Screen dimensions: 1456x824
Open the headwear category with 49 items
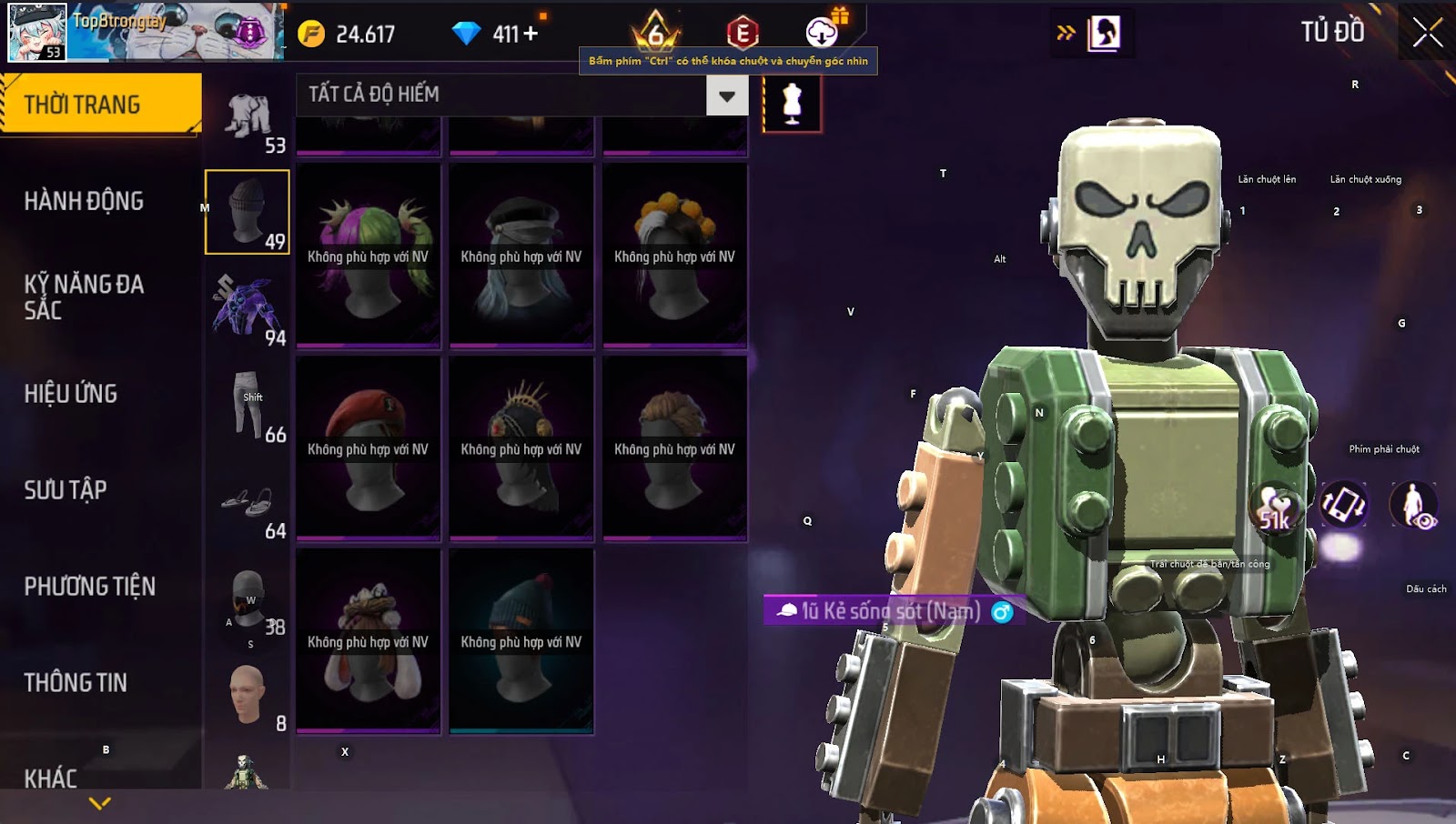coord(248,212)
